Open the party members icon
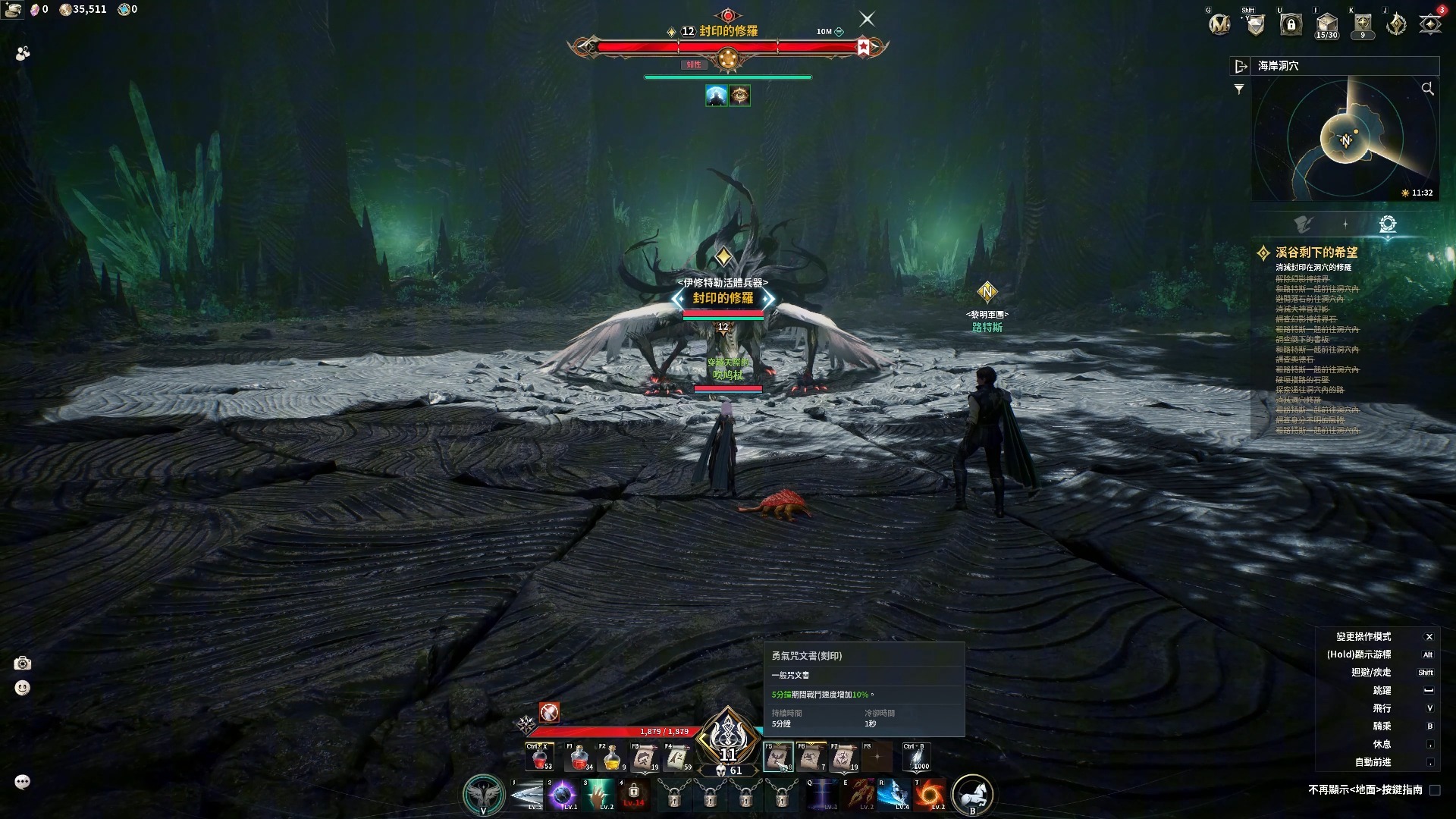The width and height of the screenshot is (1456, 819). pos(23,53)
